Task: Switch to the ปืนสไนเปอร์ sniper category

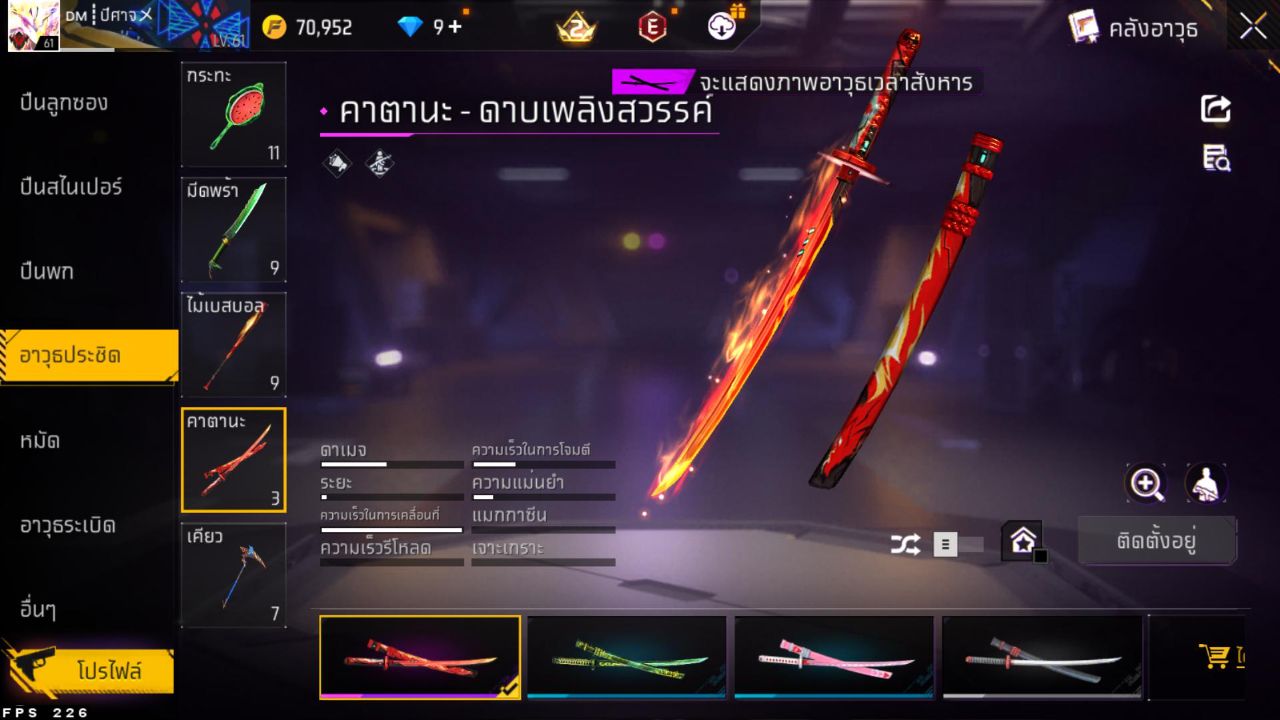Action: [x=70, y=186]
